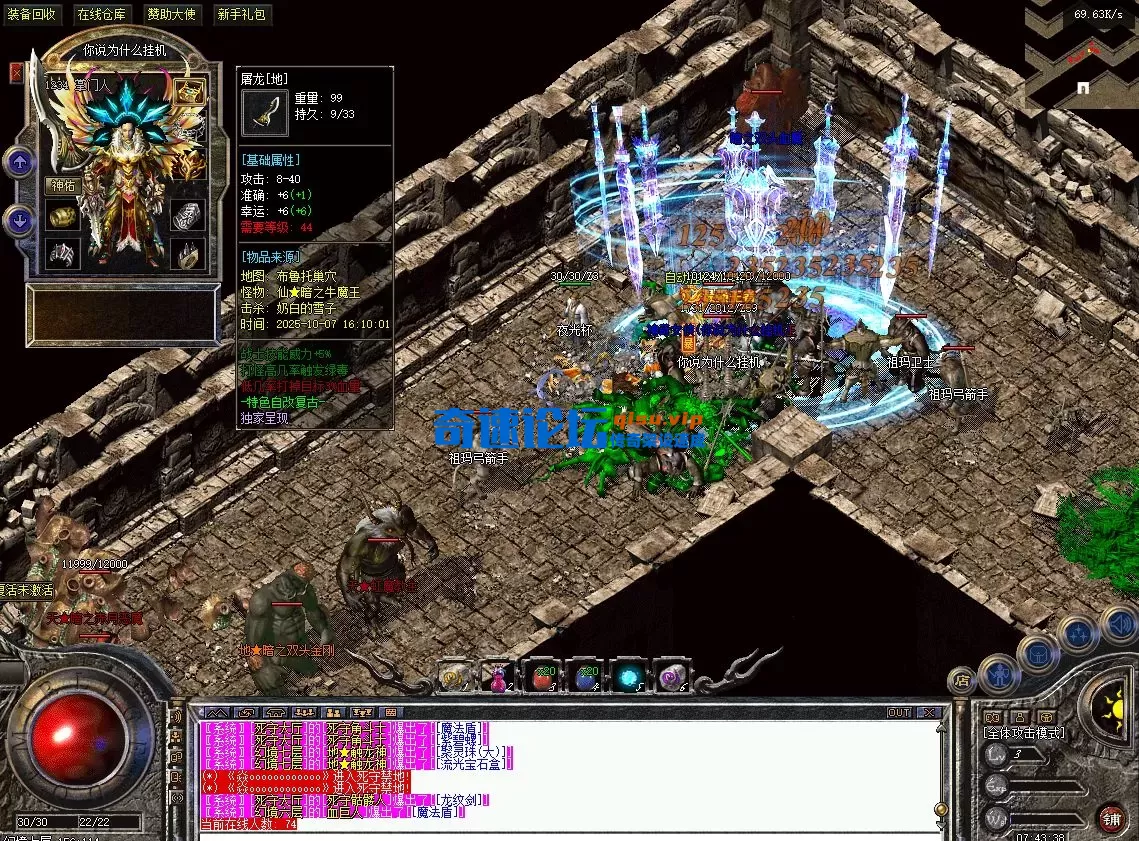
Task: Claim the 新手礼包 newbie gift pack
Action: 241,14
